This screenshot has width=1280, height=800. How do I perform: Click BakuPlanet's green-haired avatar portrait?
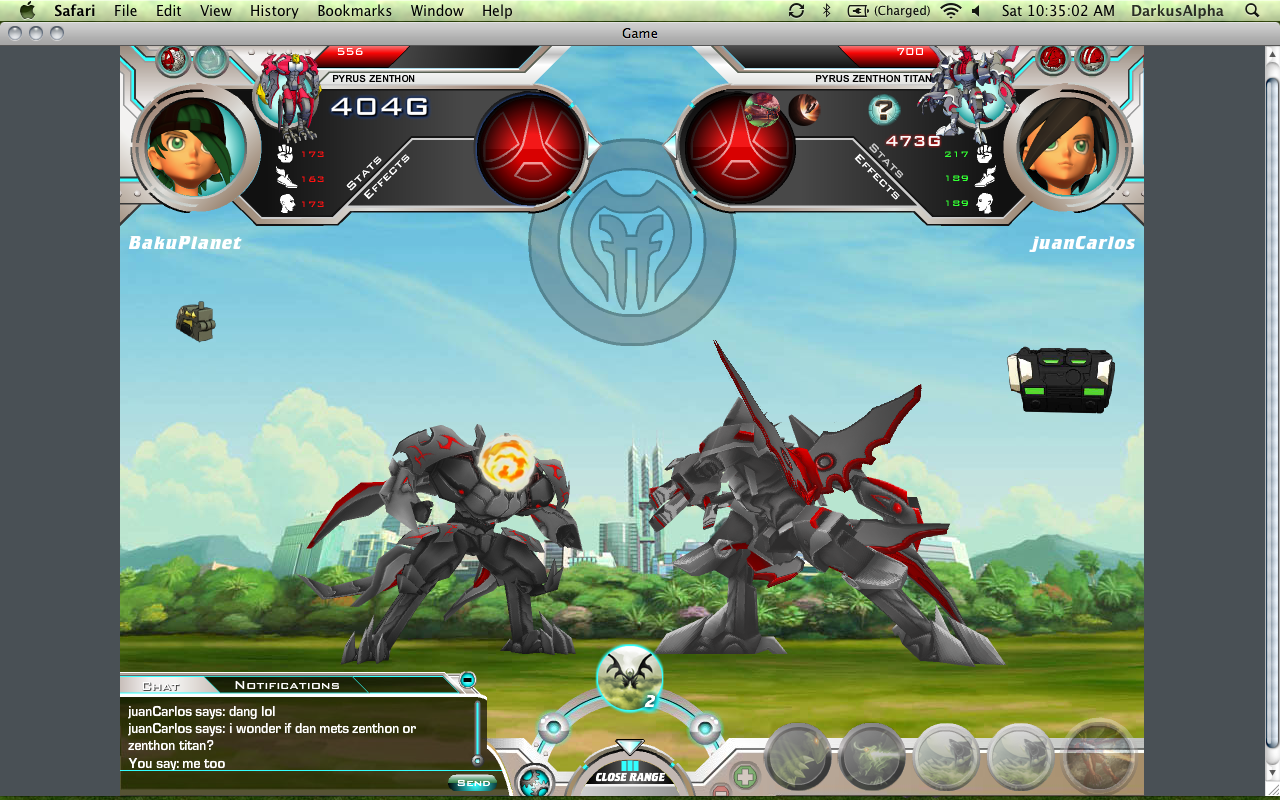point(190,146)
